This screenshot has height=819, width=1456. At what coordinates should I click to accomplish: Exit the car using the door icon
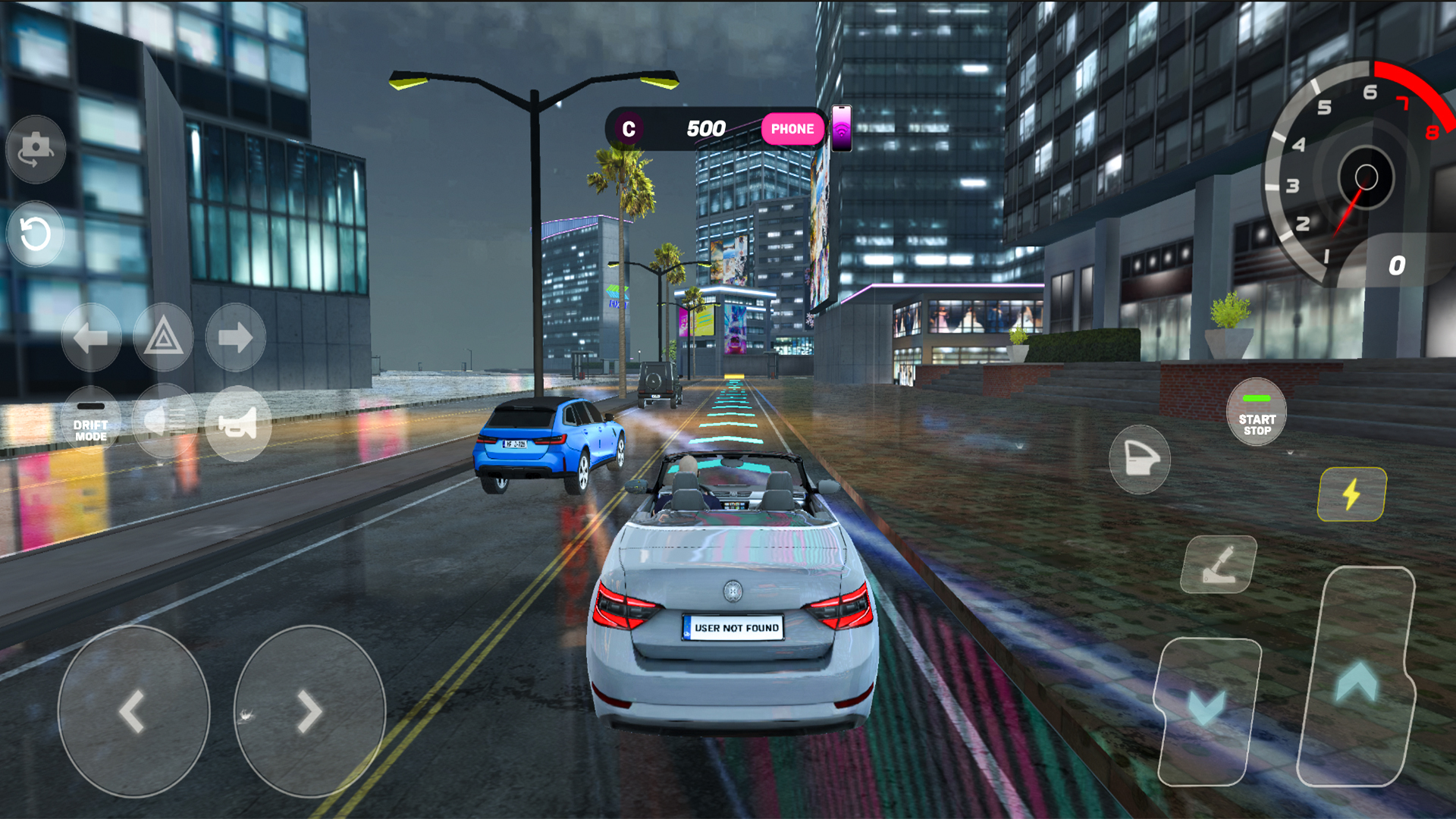[1140, 460]
